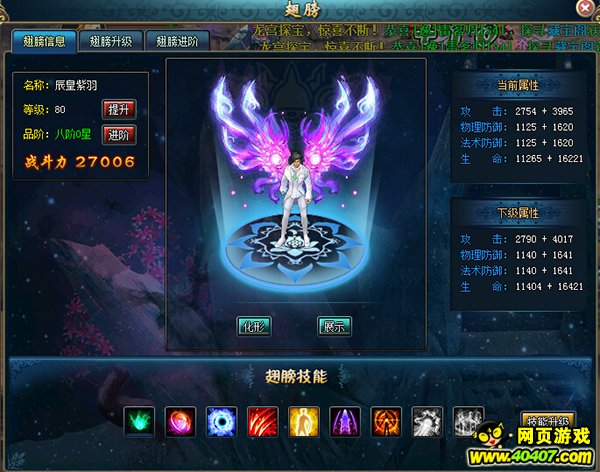Activate the blue vortex ring skill

[x=221, y=421]
